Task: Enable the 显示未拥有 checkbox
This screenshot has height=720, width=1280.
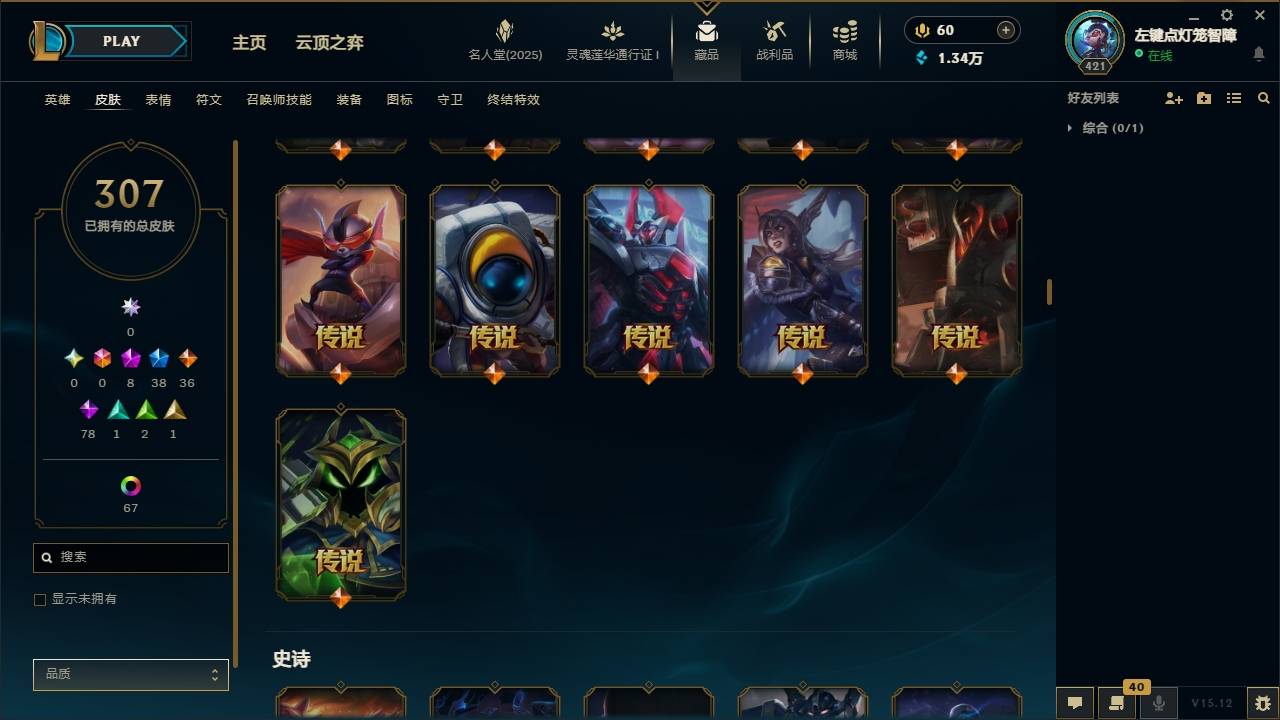Action: pos(40,599)
